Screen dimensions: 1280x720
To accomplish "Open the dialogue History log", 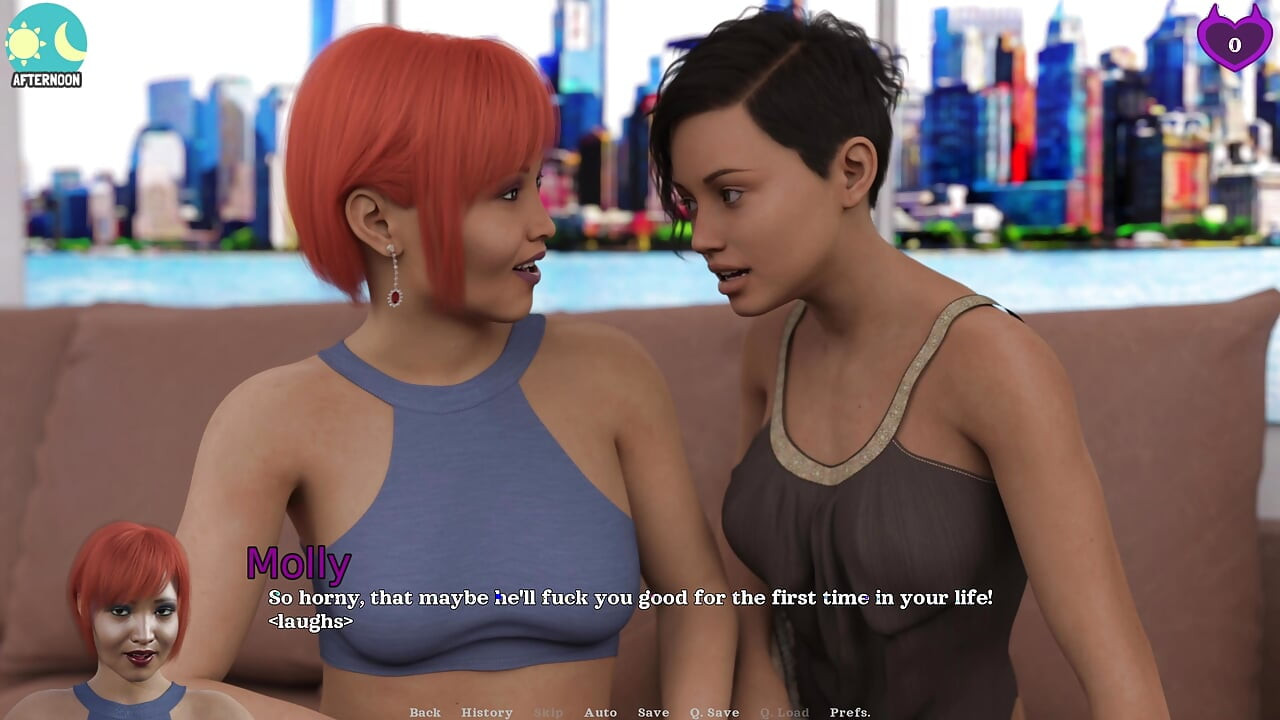I will (x=487, y=712).
